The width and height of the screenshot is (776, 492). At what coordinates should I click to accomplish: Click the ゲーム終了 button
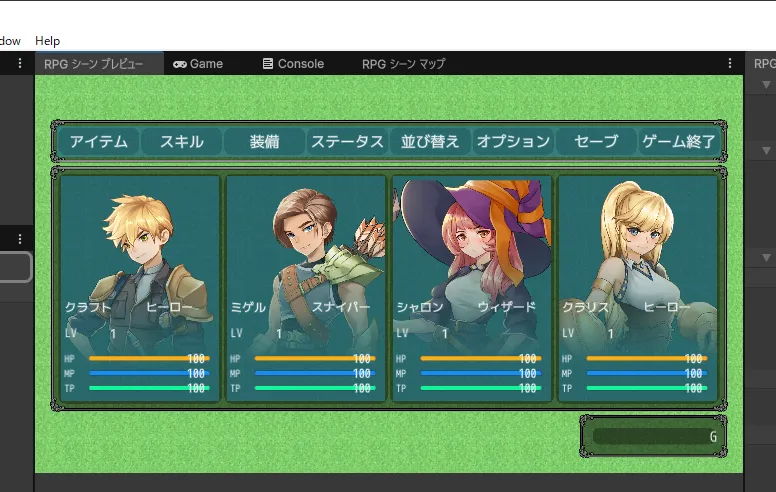679,141
